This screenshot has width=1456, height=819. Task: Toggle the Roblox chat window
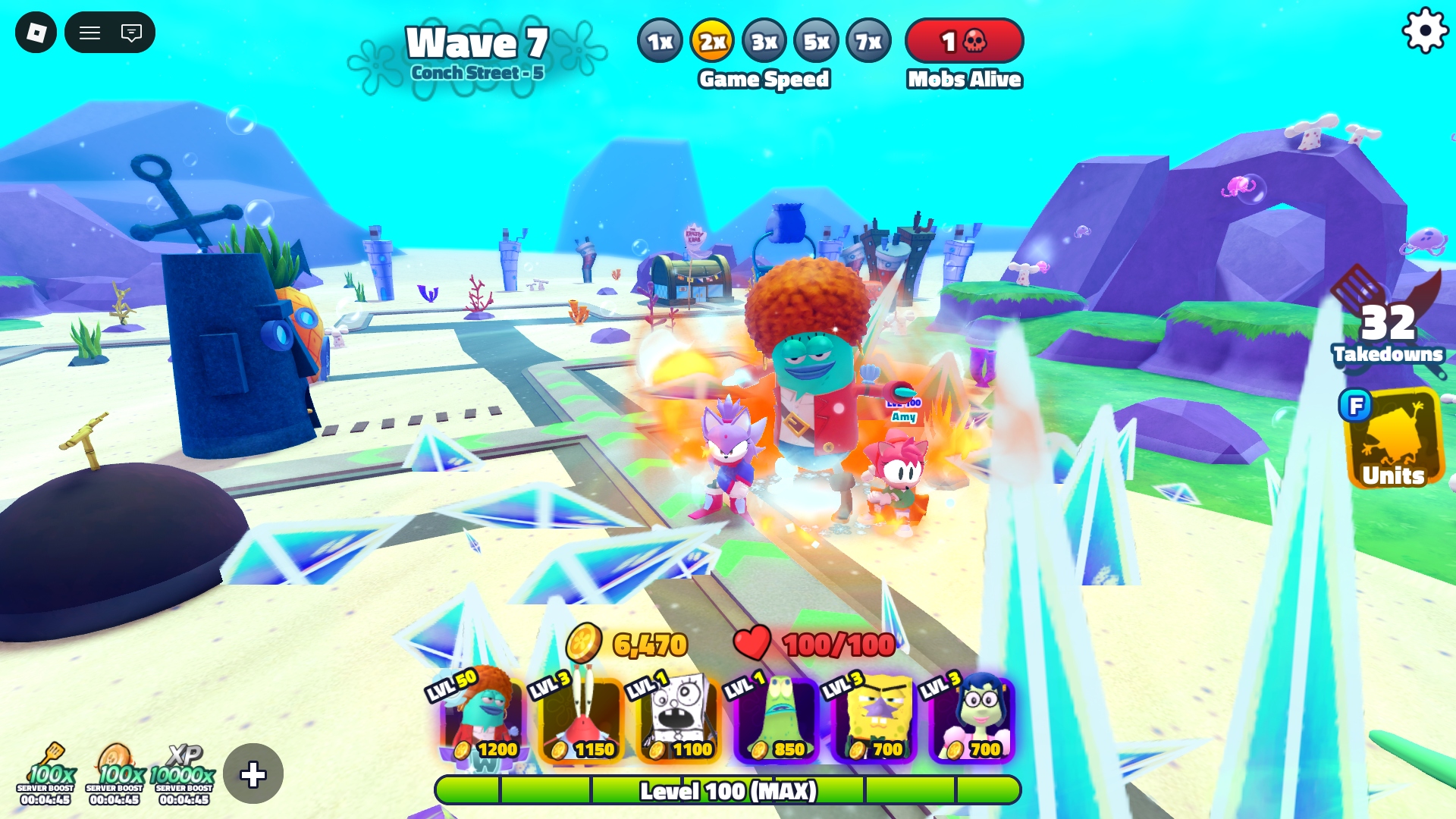tap(131, 33)
